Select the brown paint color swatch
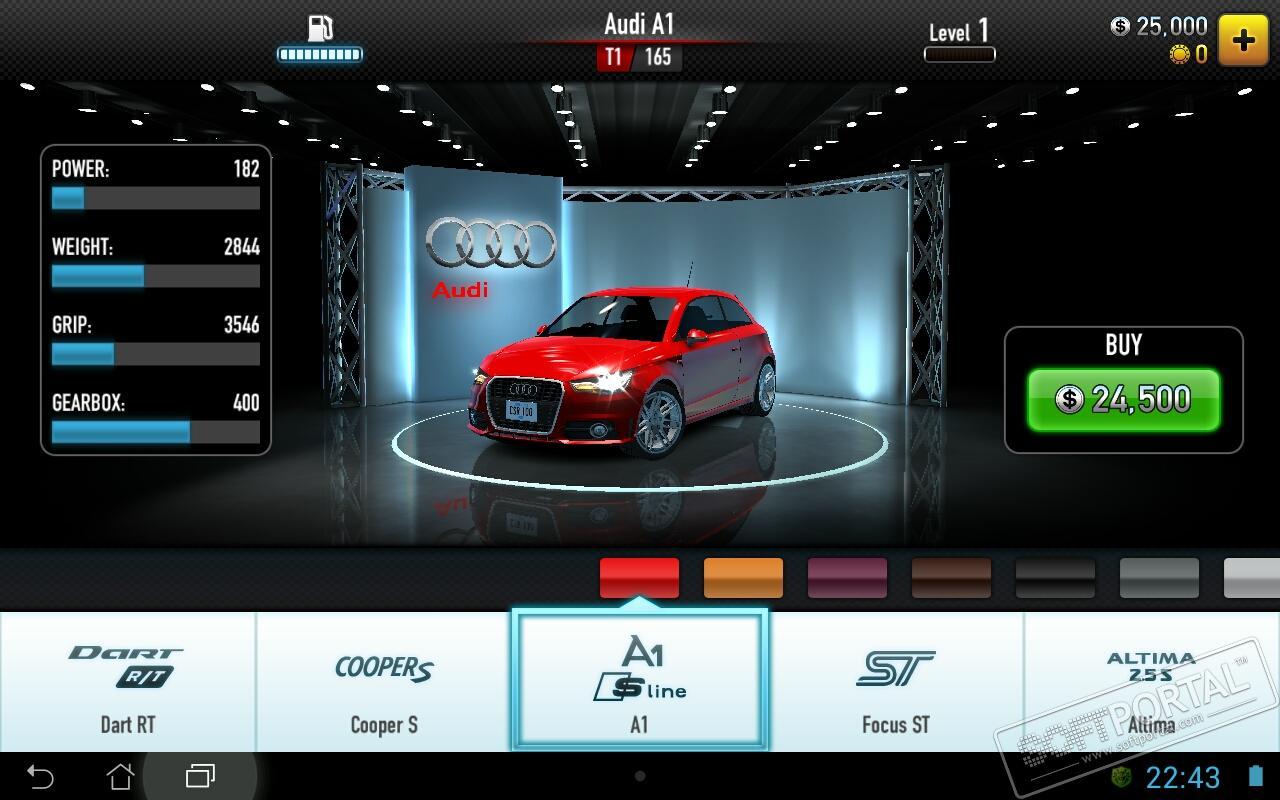Image resolution: width=1280 pixels, height=800 pixels. tap(951, 578)
